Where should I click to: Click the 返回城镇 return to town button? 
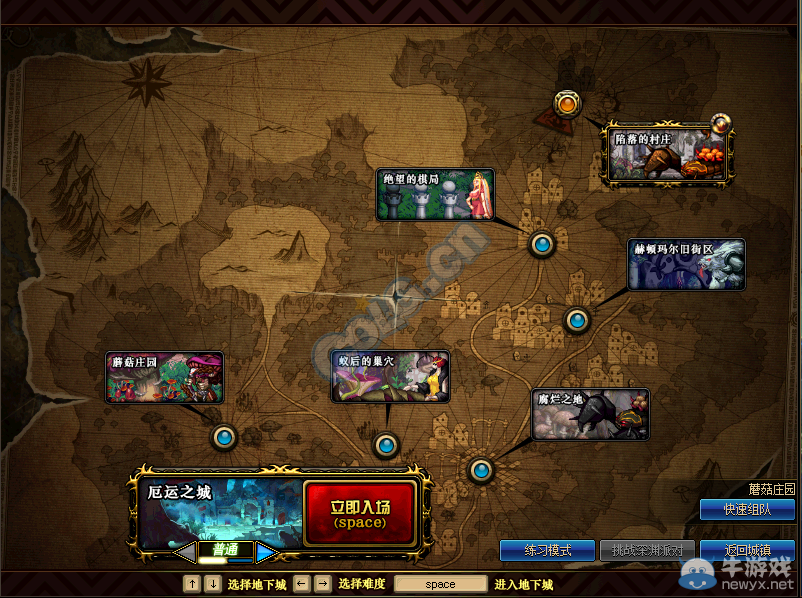click(747, 551)
